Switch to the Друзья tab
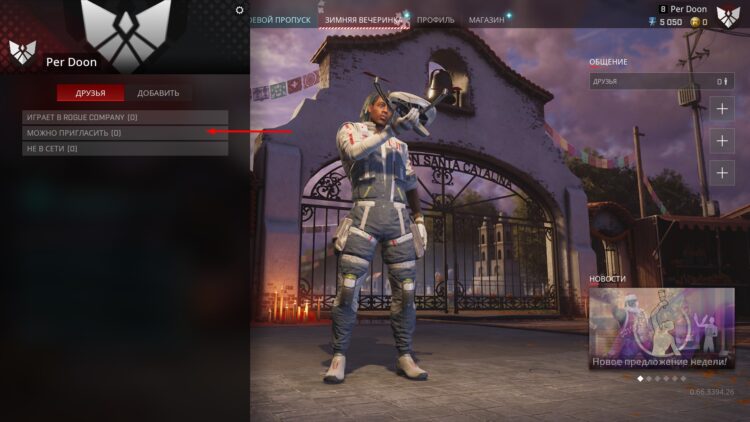This screenshot has width=750, height=422. pyautogui.click(x=90, y=93)
